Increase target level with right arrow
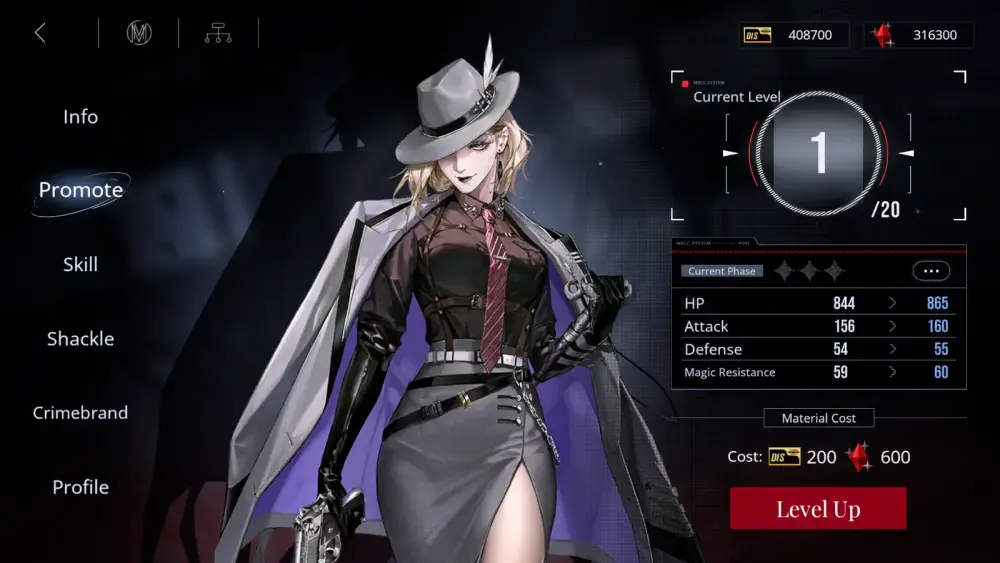Screen dimensions: 1000x563 click(906, 153)
